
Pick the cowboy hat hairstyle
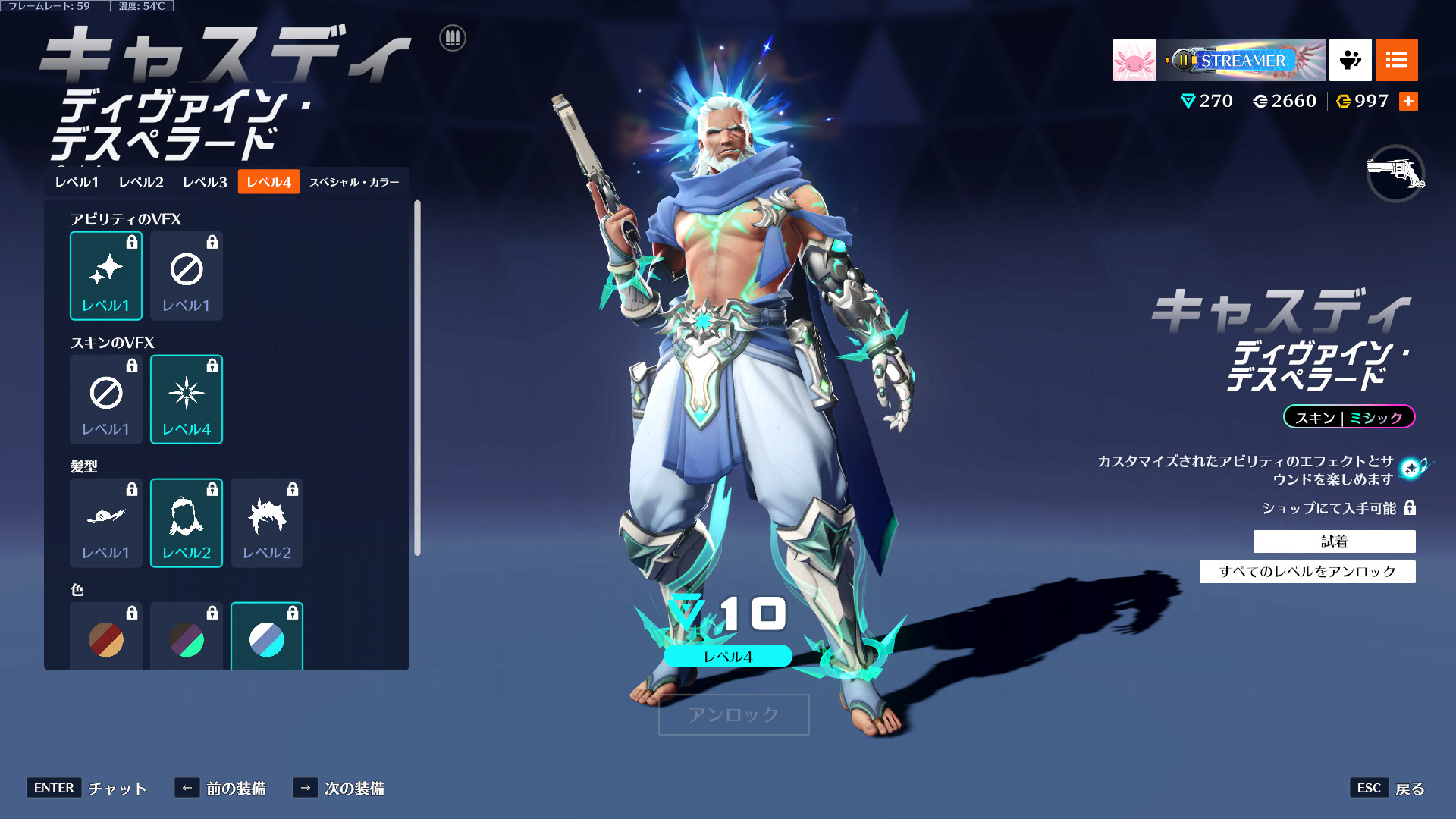point(106,523)
